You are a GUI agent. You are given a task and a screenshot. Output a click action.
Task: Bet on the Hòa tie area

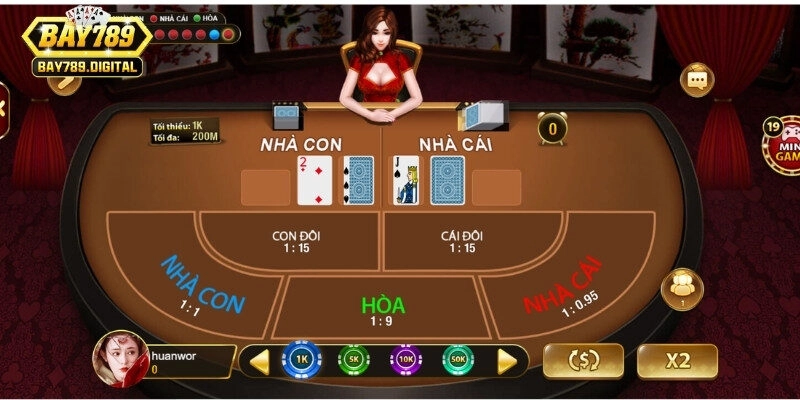point(381,308)
